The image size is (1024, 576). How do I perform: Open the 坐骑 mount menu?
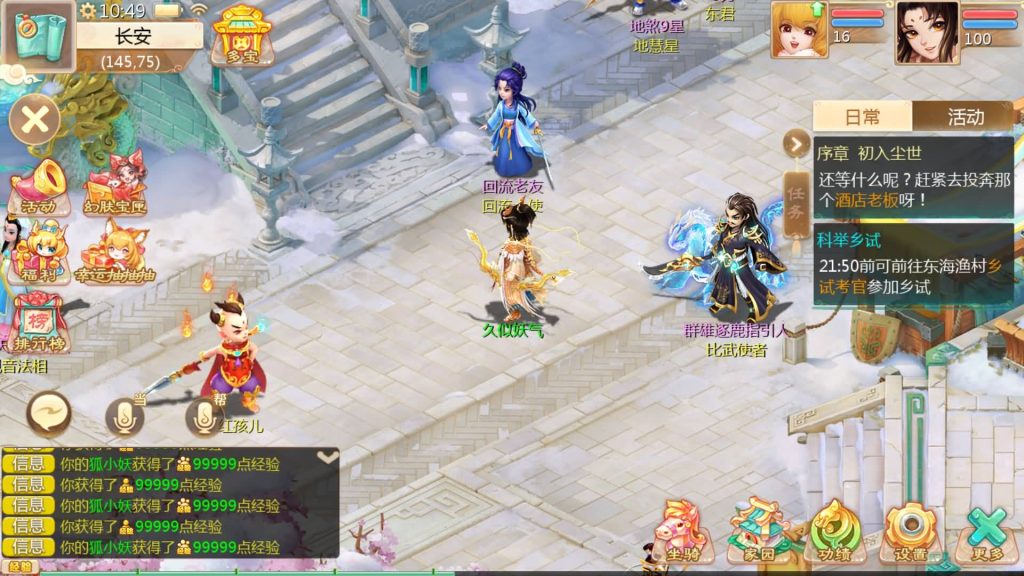coord(683,532)
